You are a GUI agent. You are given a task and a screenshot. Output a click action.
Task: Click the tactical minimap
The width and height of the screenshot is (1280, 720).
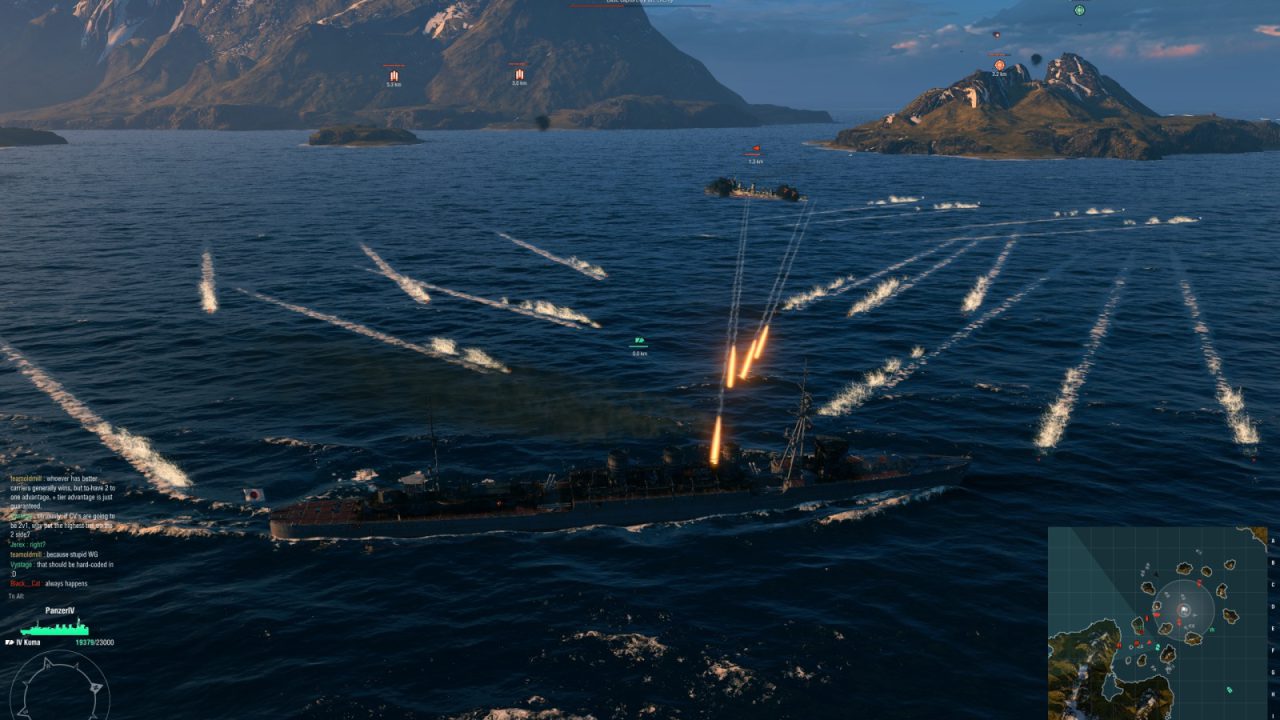pos(1156,622)
